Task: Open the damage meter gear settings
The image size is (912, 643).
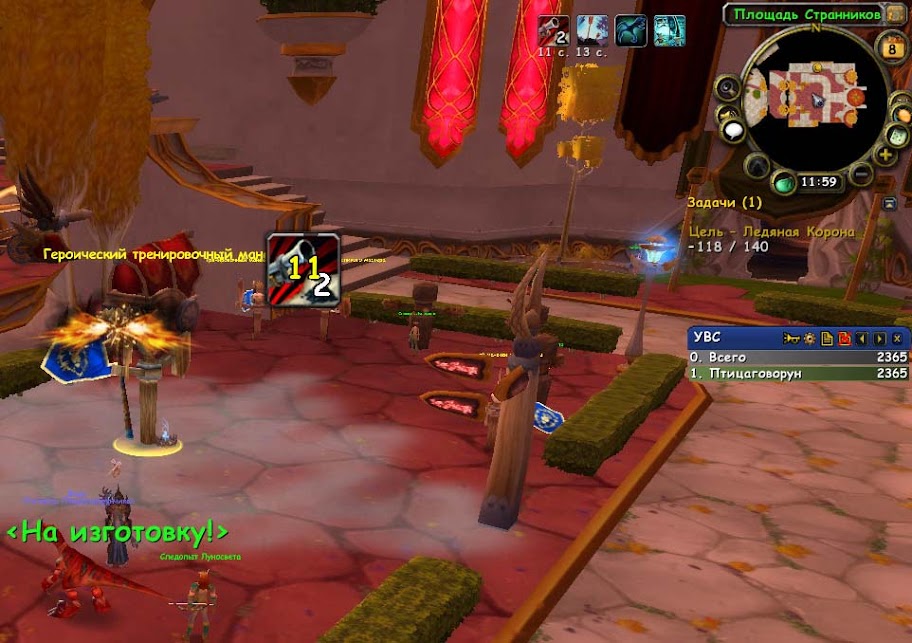Action: click(x=810, y=338)
